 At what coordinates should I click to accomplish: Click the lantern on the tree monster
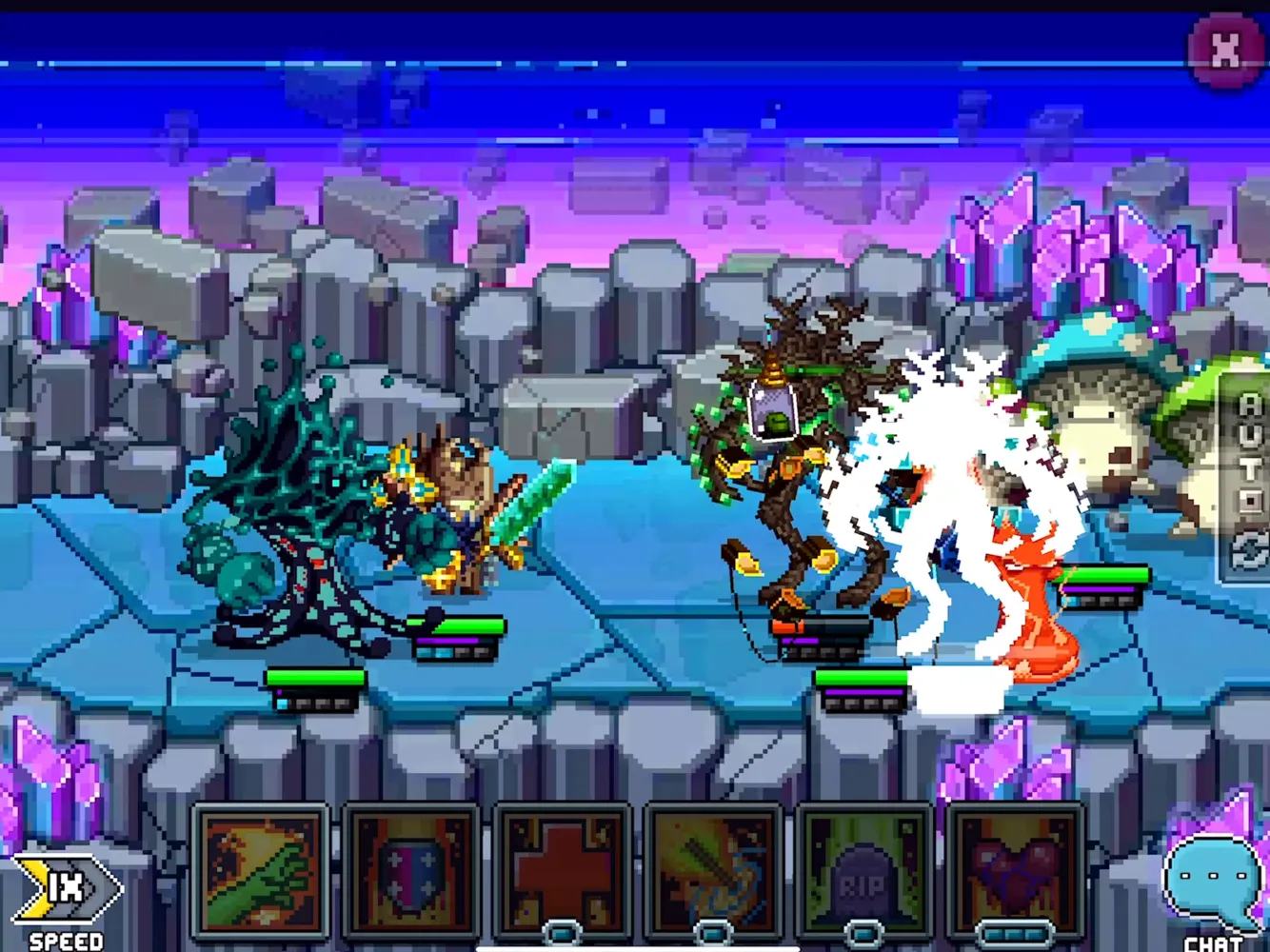(x=773, y=414)
